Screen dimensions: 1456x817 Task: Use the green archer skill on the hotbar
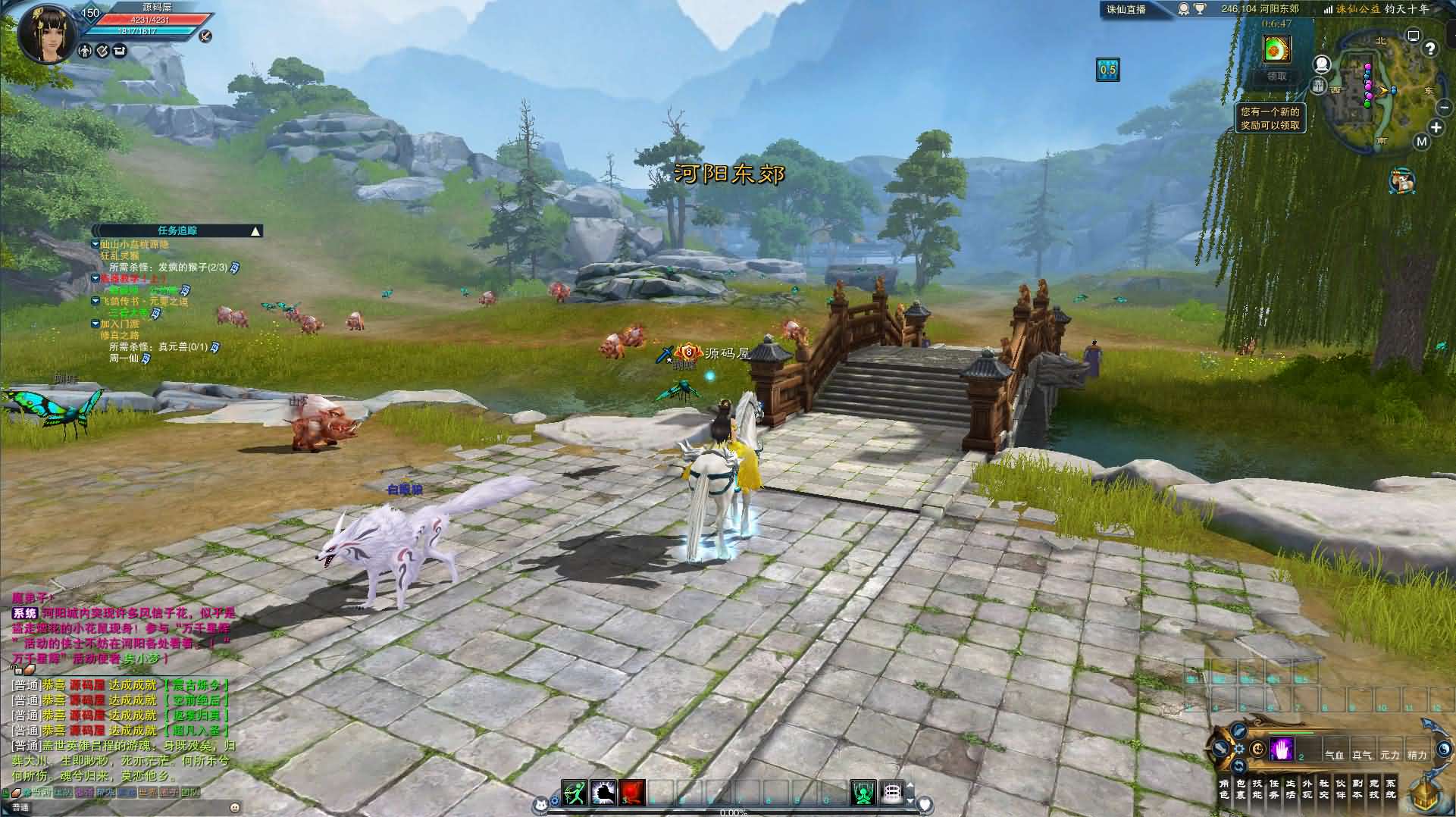[x=575, y=793]
